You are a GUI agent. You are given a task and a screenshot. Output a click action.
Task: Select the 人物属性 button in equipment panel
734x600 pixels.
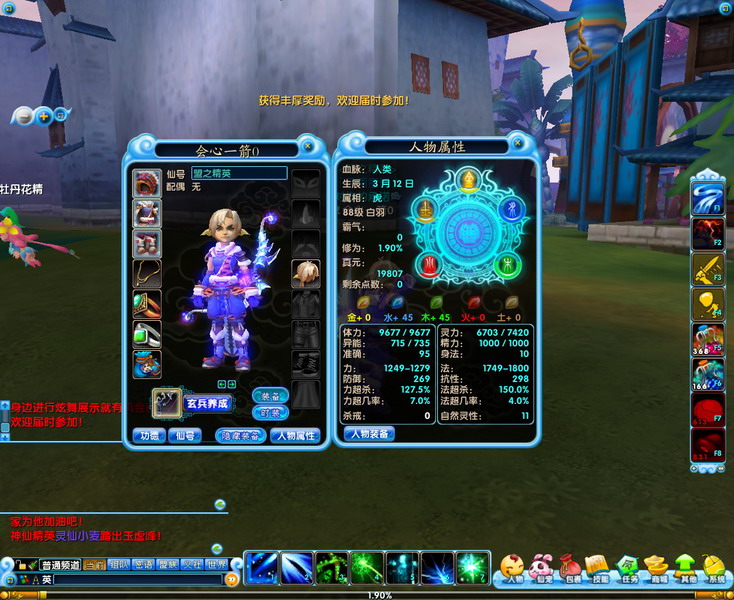pyautogui.click(x=295, y=435)
